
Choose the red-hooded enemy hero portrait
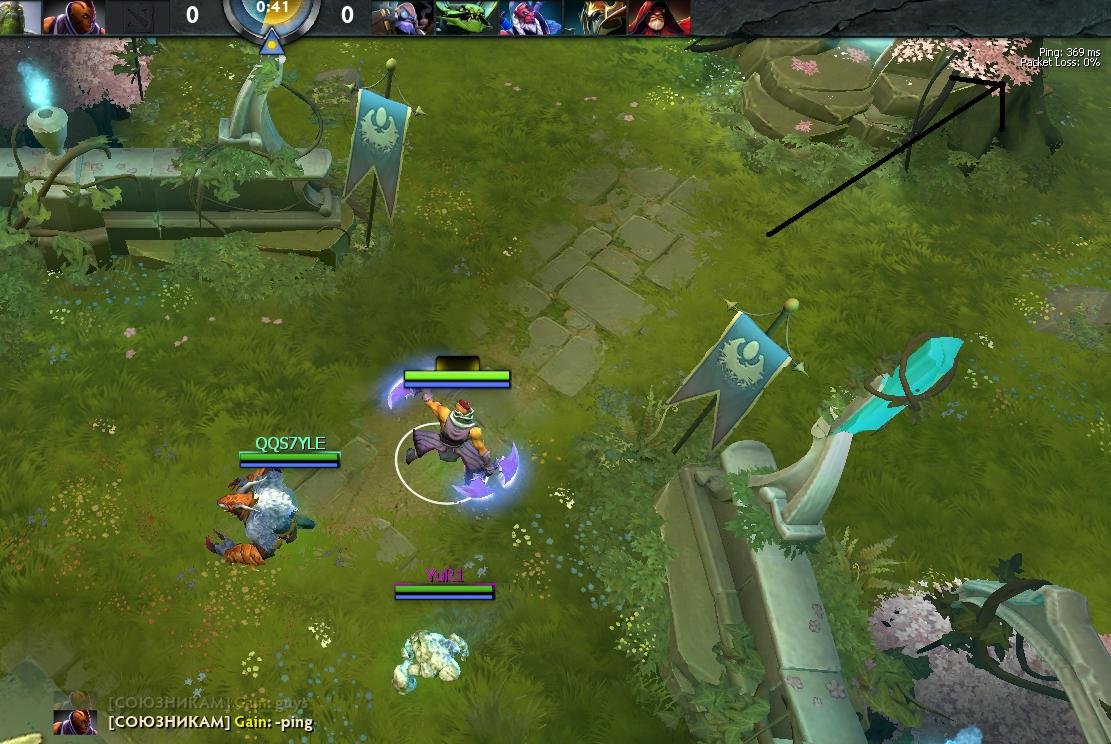tap(657, 16)
